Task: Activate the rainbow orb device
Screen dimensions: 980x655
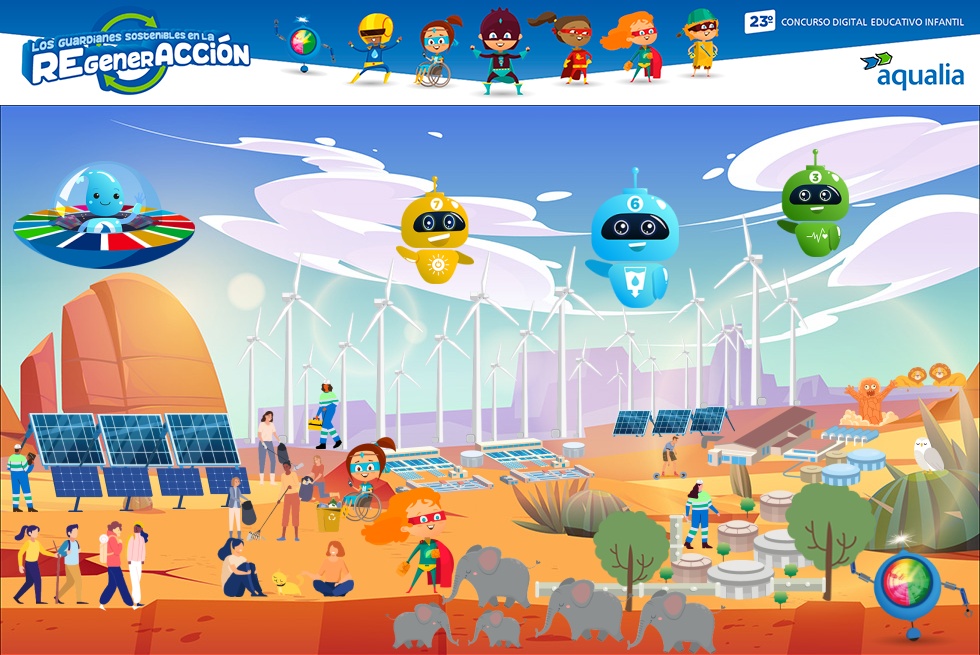Action: (906, 583)
